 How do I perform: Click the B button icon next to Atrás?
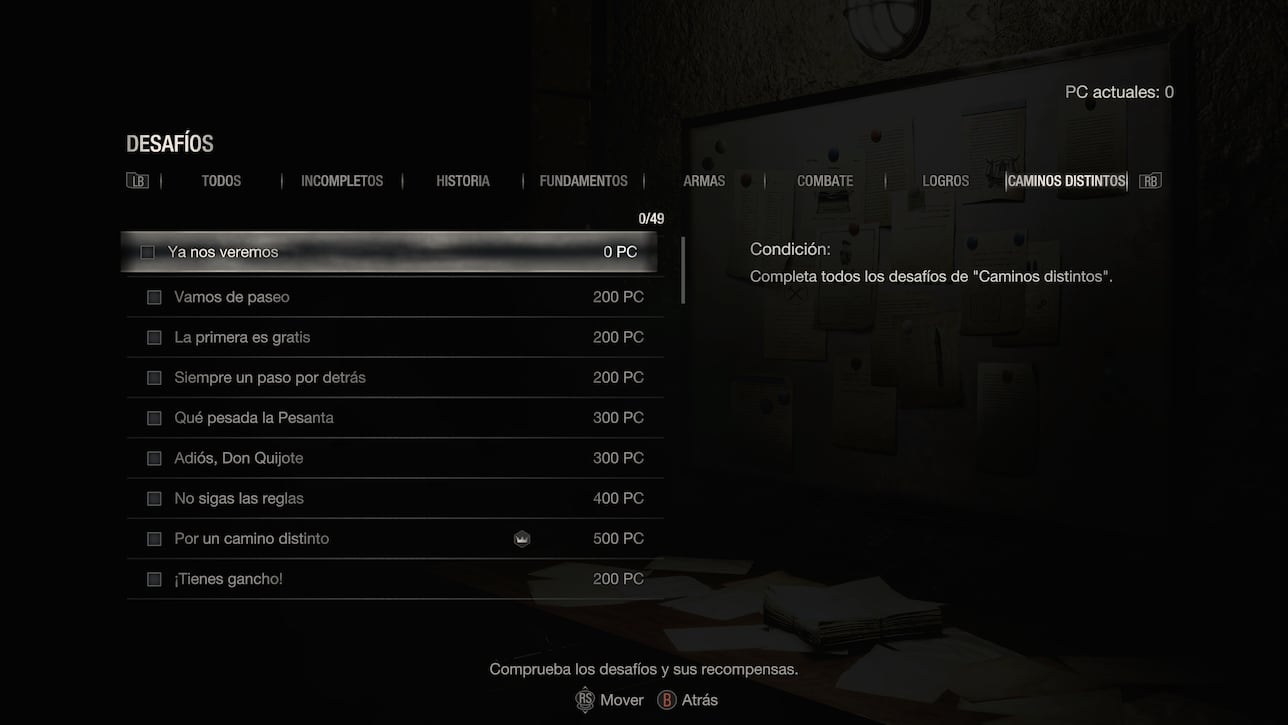pos(666,700)
